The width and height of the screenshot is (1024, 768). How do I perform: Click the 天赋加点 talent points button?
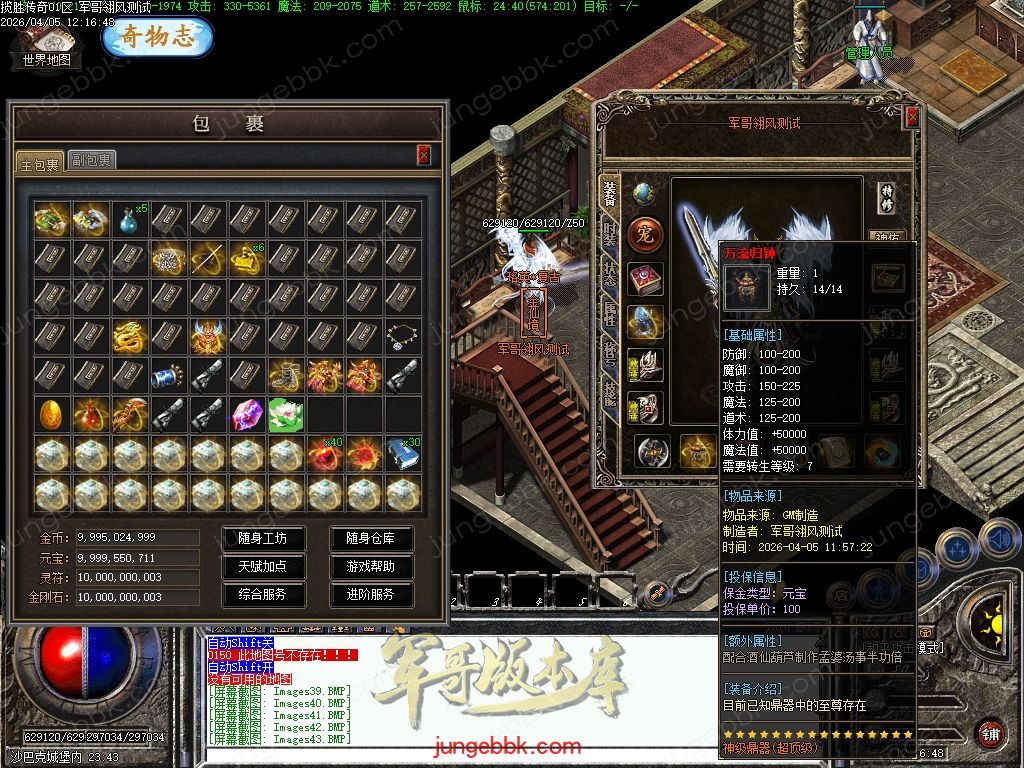click(262, 566)
